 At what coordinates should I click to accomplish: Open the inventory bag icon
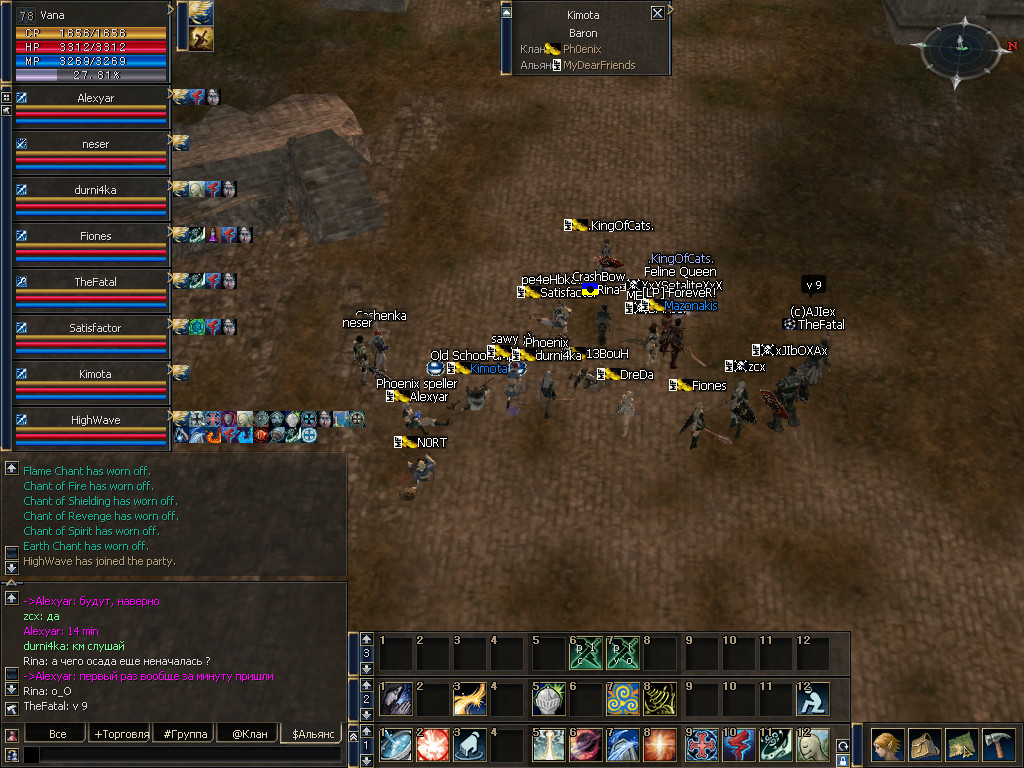click(x=922, y=746)
